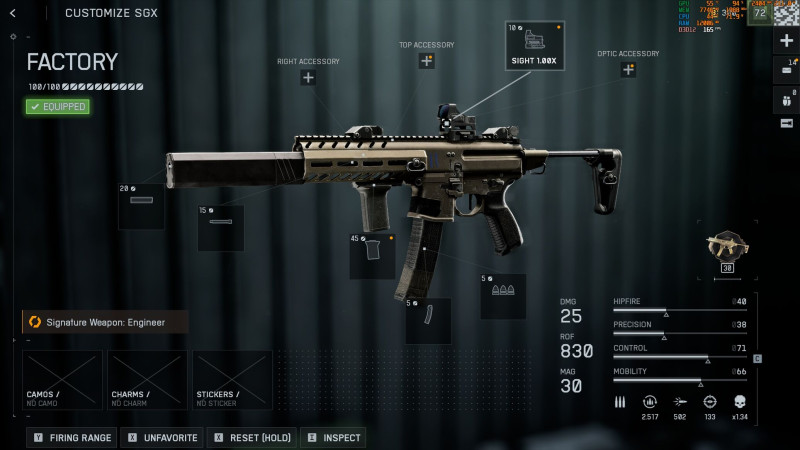Open the ammunition type slot with bullets
800x450 pixels.
coord(503,296)
